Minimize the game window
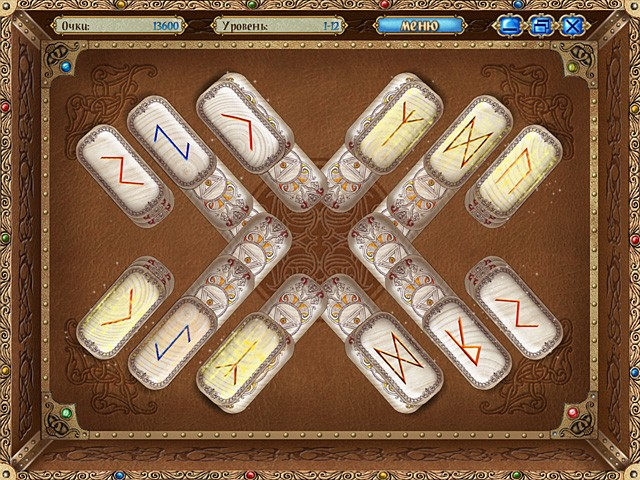The image size is (640, 480). (x=512, y=25)
